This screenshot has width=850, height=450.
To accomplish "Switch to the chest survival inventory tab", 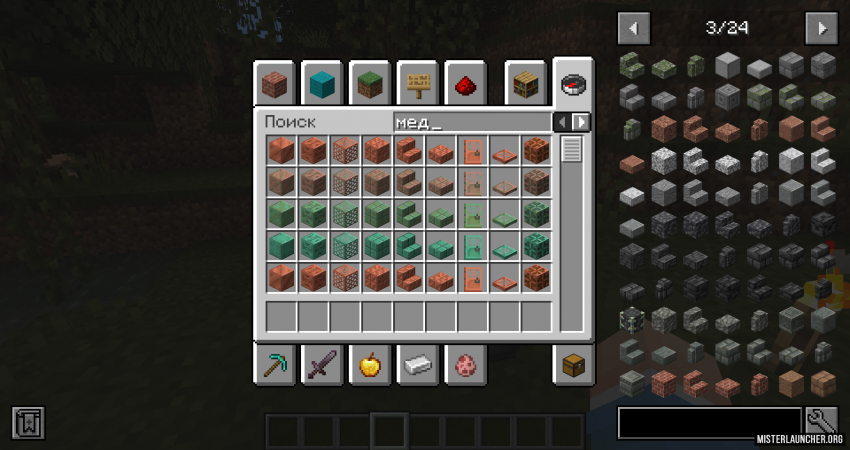I will point(573,365).
